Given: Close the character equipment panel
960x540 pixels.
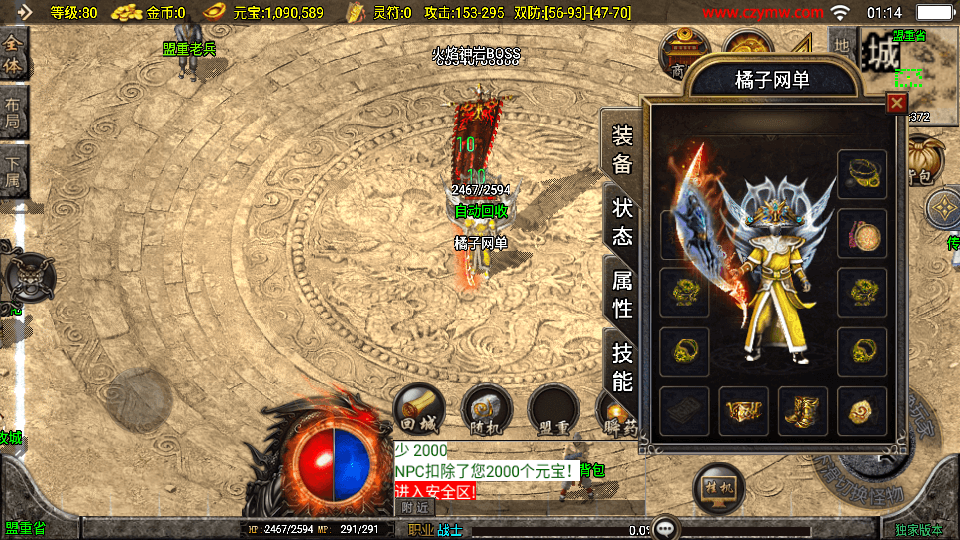Looking at the screenshot, I should point(896,102).
